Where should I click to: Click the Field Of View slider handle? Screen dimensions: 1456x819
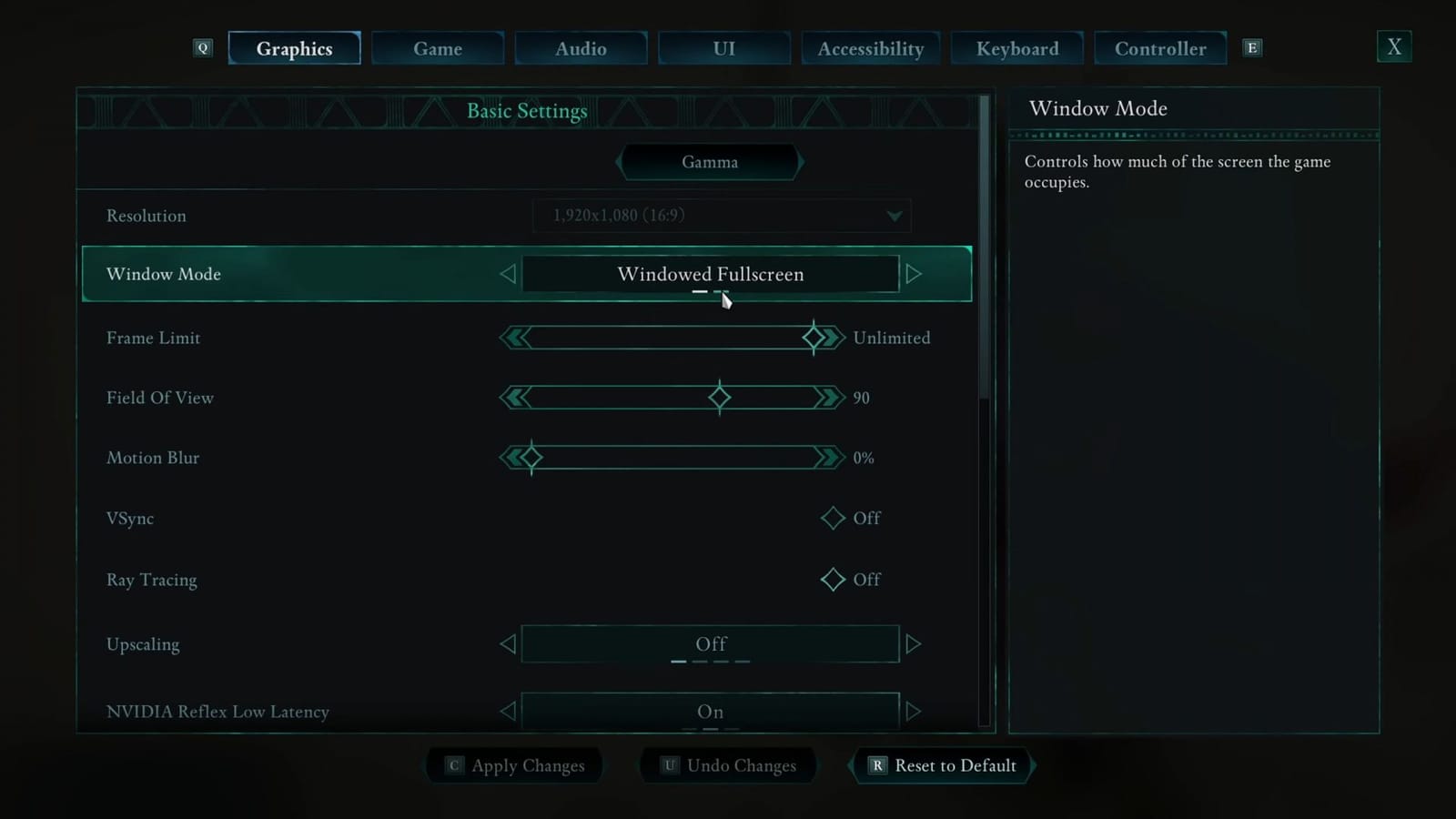click(719, 397)
